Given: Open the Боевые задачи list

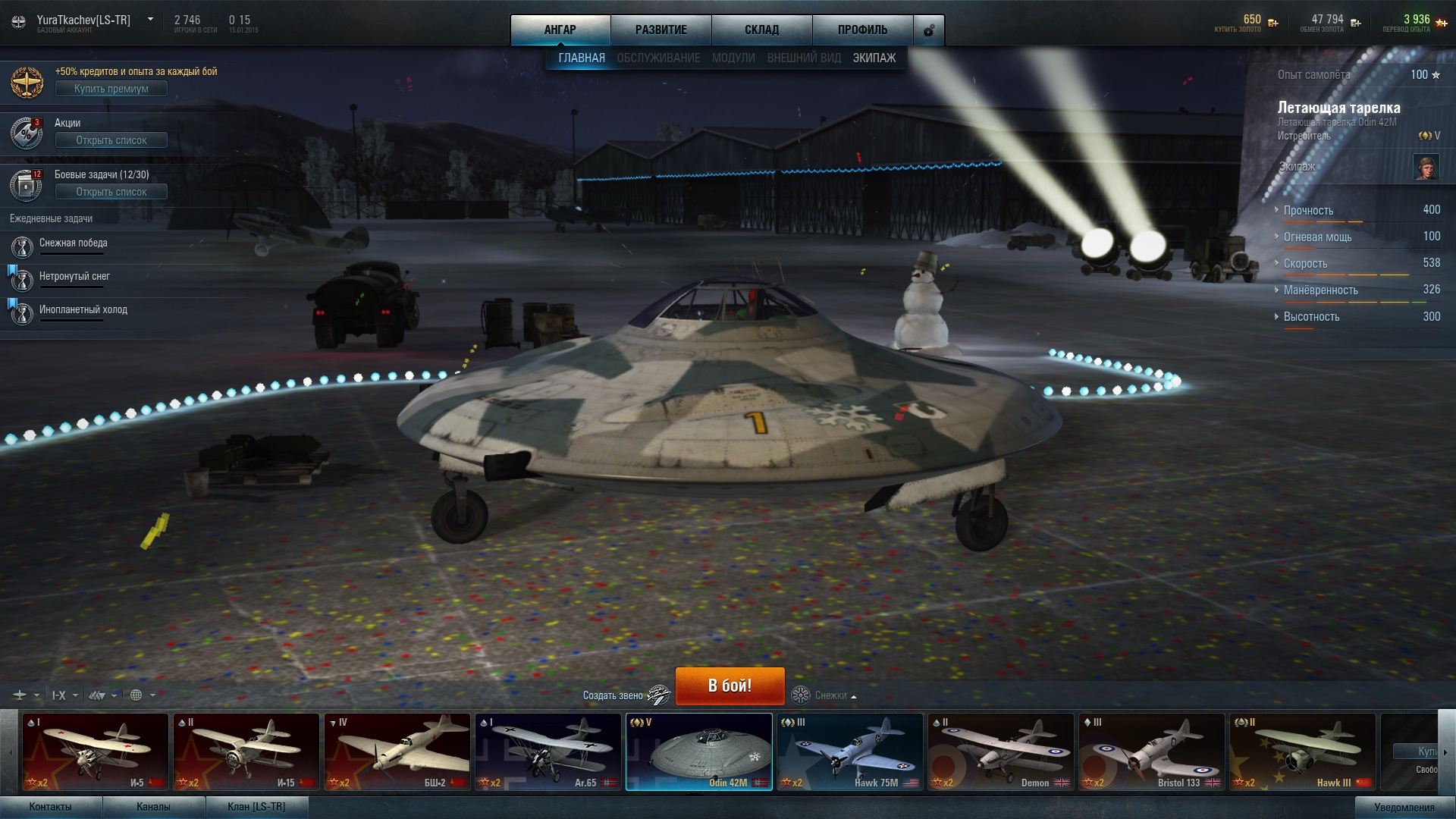Looking at the screenshot, I should tap(111, 192).
